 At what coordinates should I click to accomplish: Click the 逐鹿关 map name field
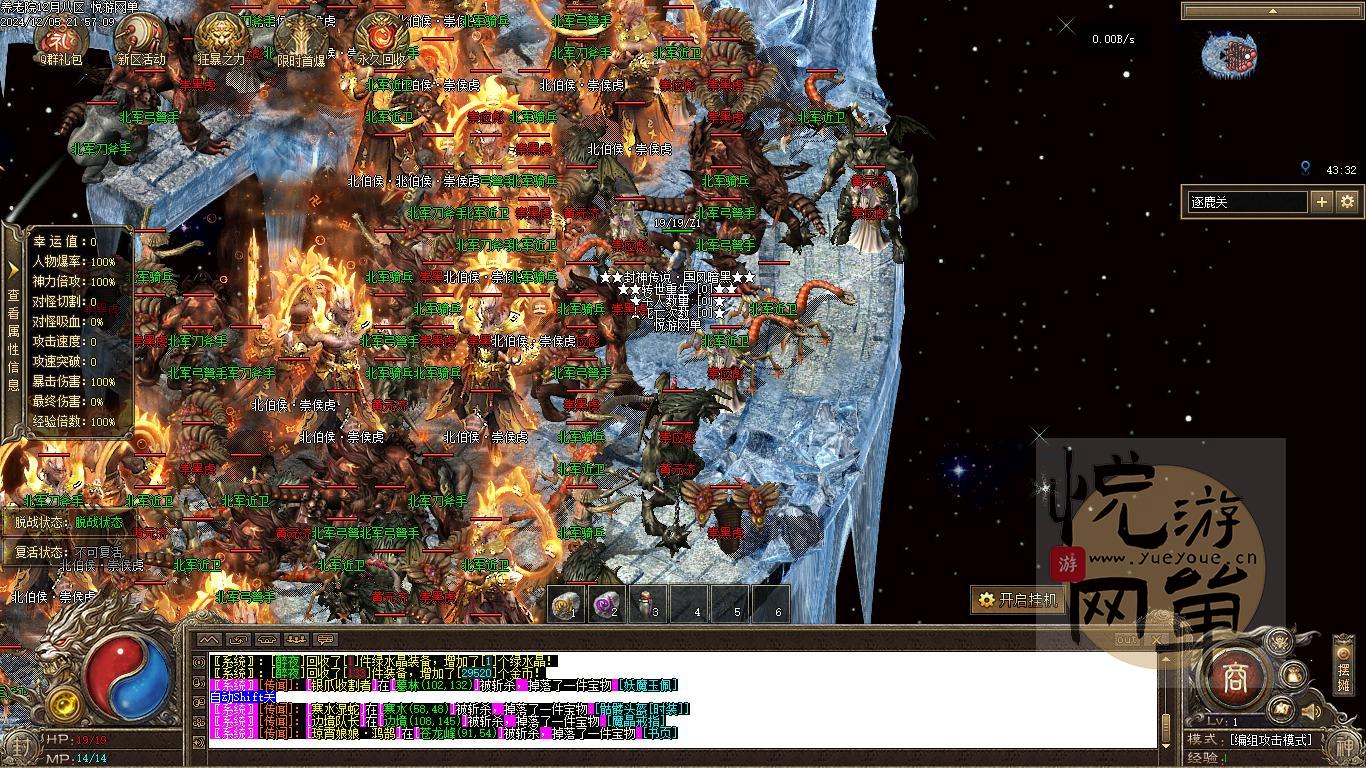point(1246,202)
